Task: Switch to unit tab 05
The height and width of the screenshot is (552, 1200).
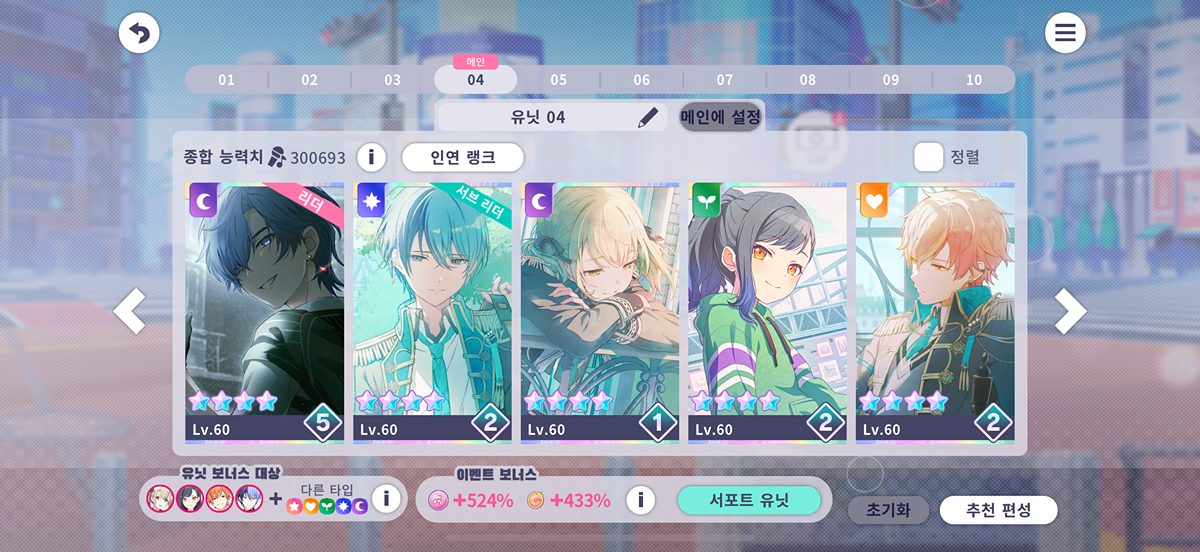Action: [x=558, y=80]
